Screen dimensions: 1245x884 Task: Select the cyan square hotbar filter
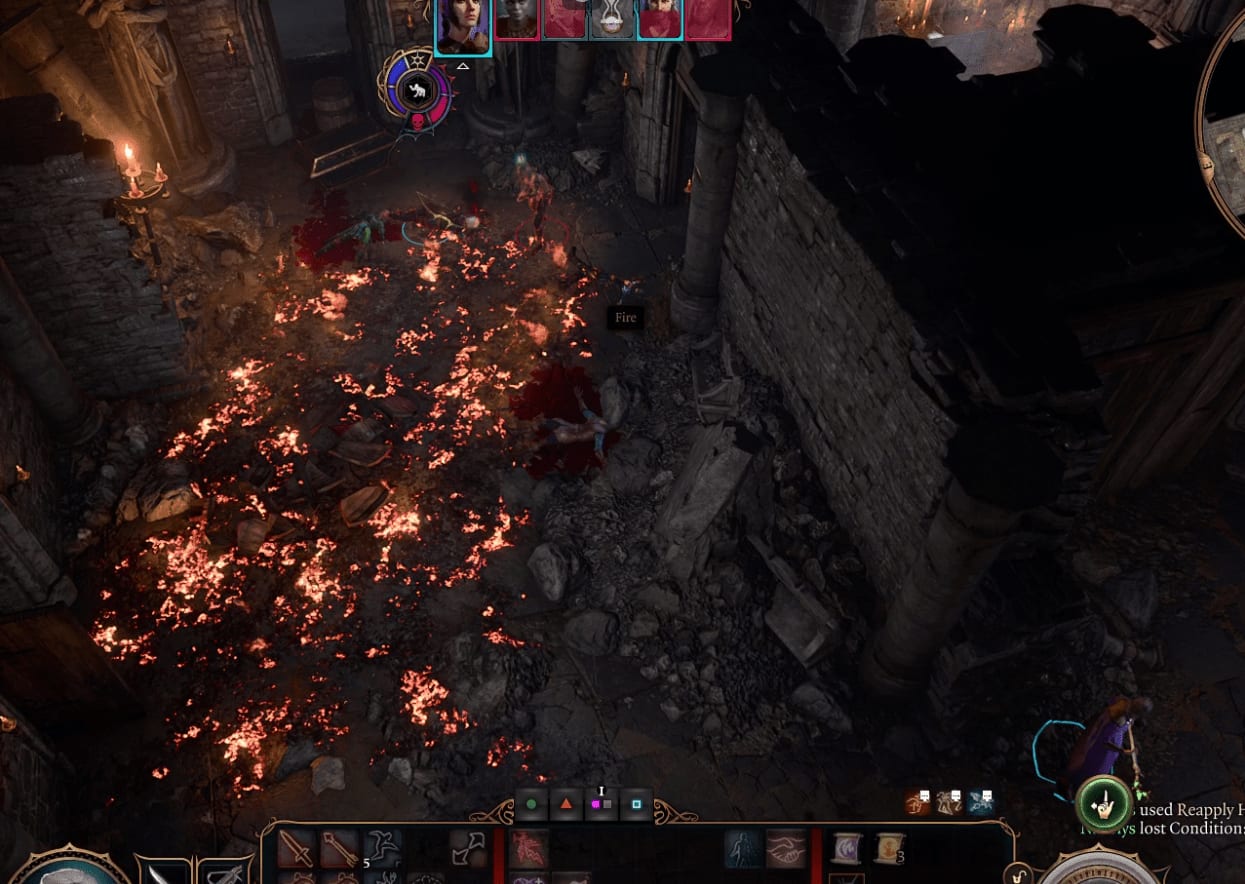(x=636, y=804)
